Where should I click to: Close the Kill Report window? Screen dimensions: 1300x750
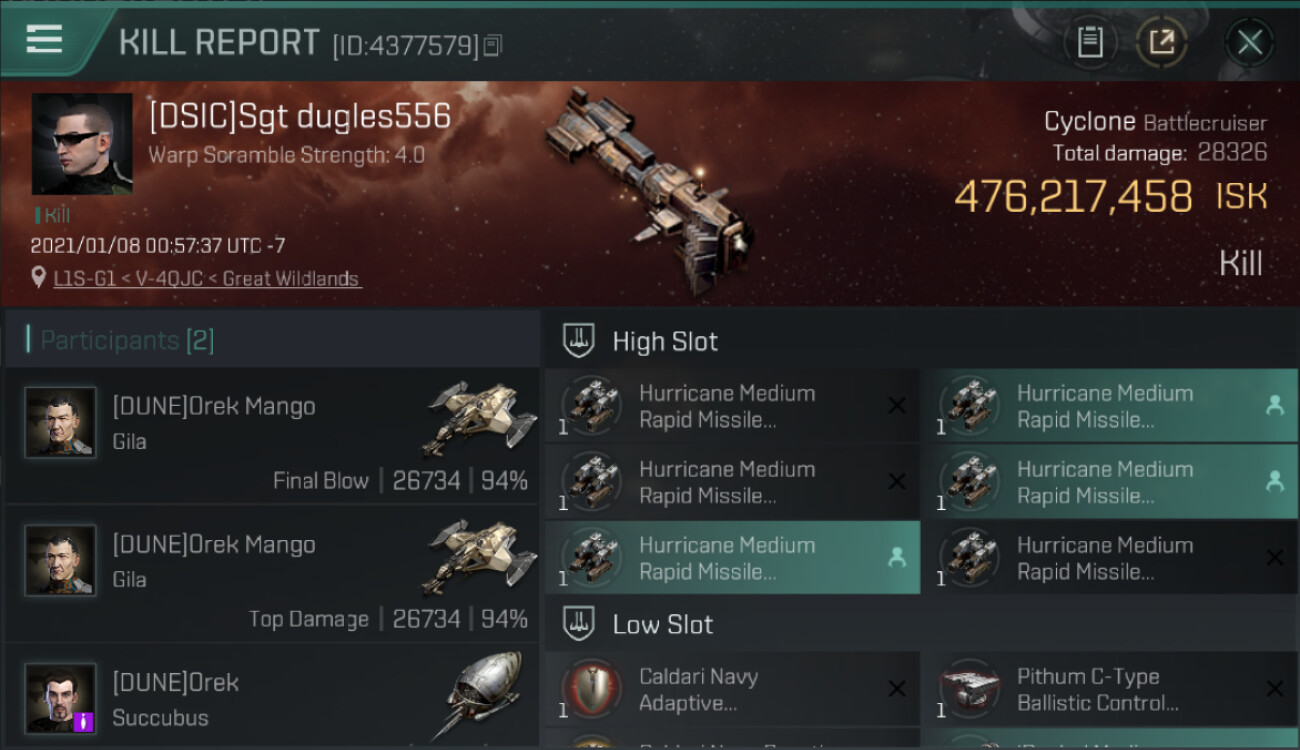1249,43
